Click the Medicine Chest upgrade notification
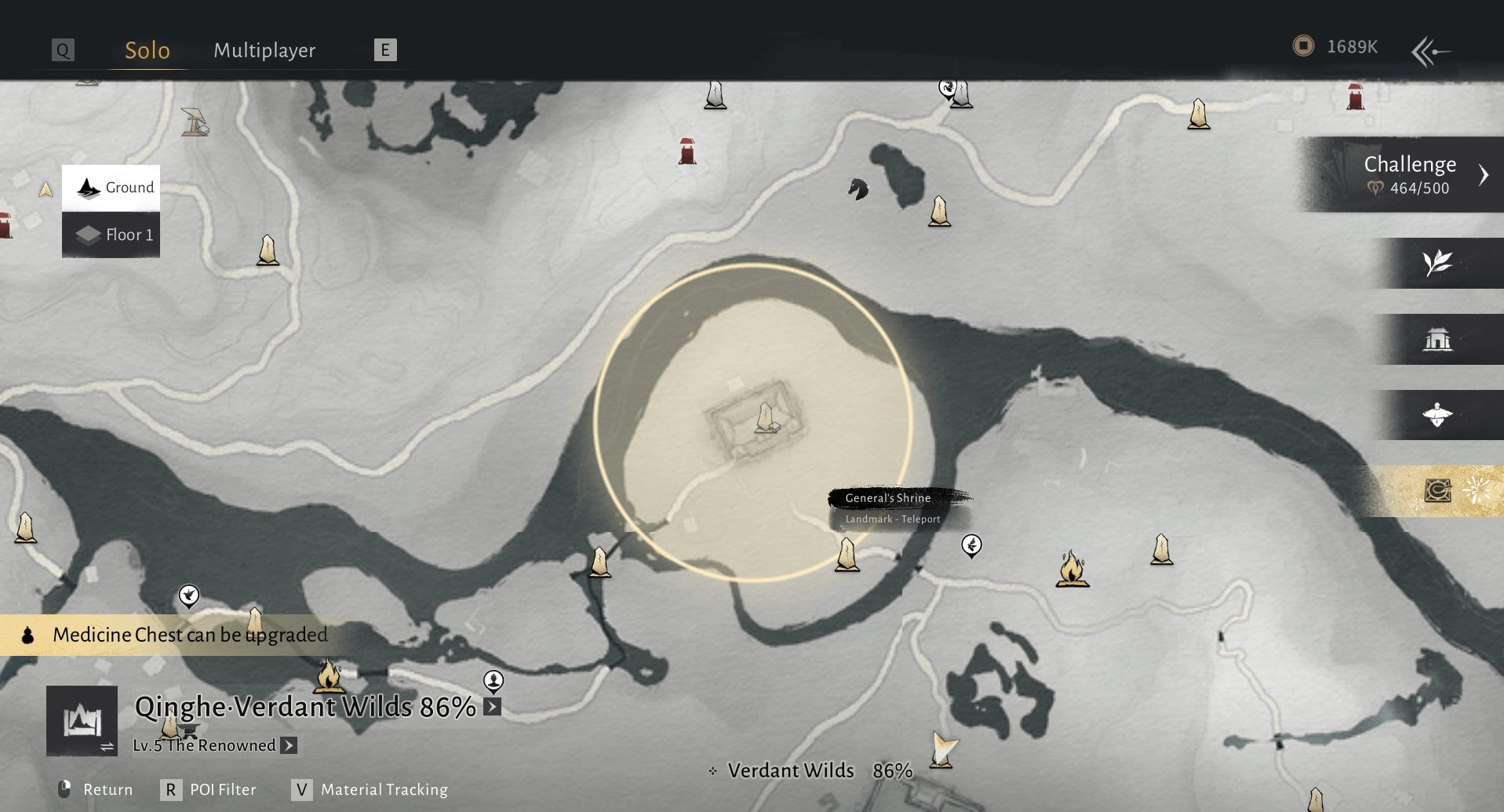The width and height of the screenshot is (1504, 812). 190,635
